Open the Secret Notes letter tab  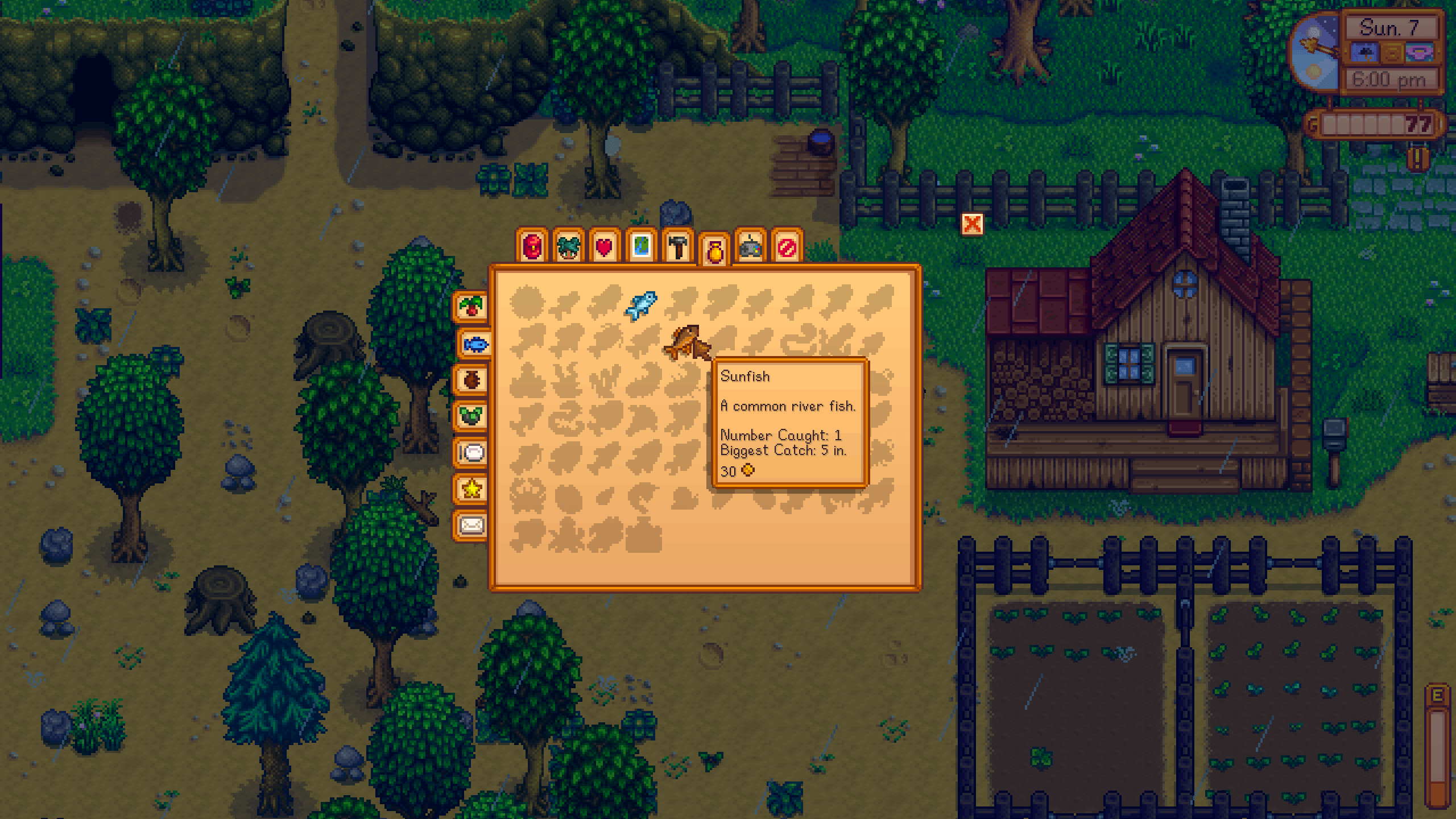472,524
